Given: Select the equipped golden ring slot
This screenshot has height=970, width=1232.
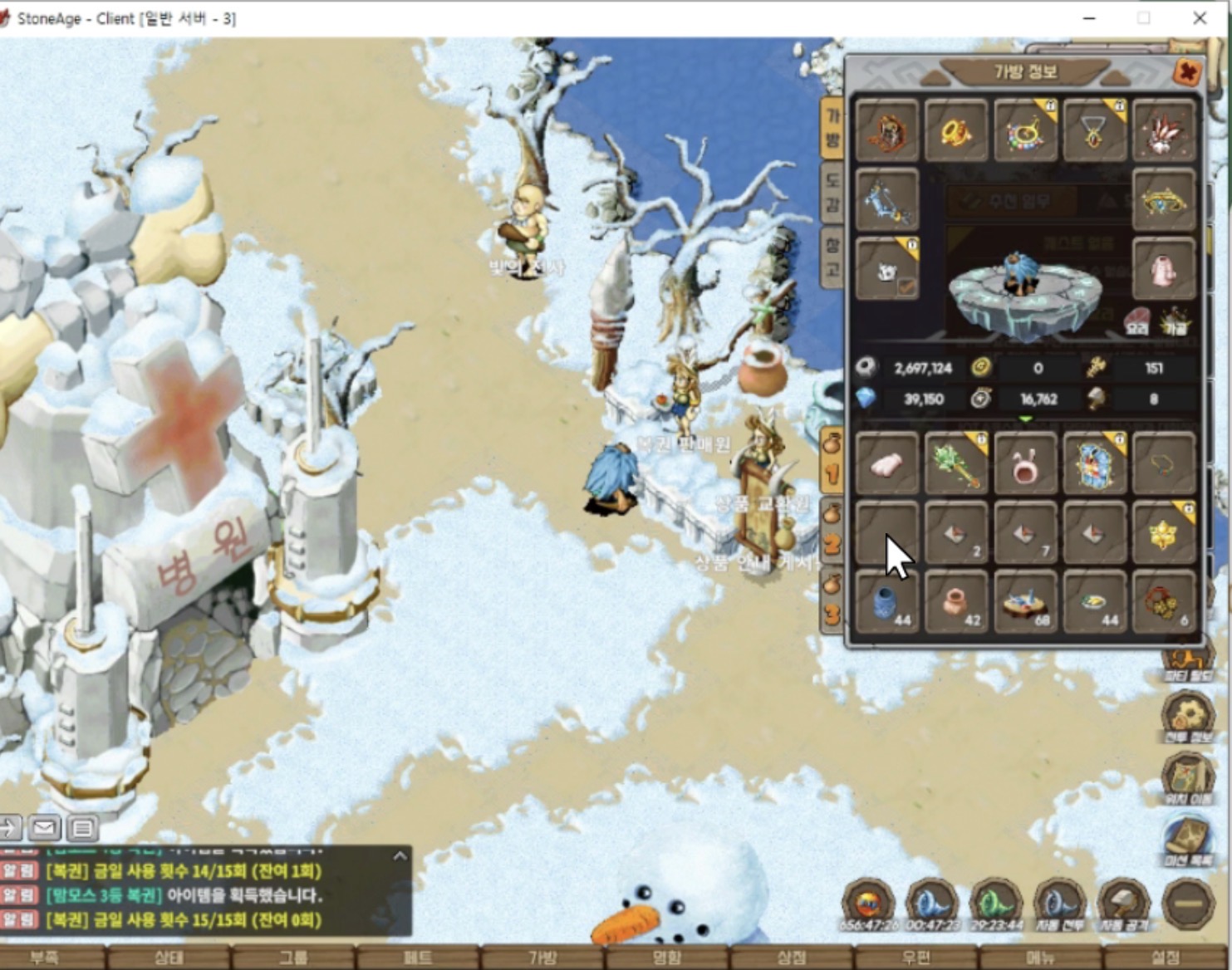Looking at the screenshot, I should (956, 131).
